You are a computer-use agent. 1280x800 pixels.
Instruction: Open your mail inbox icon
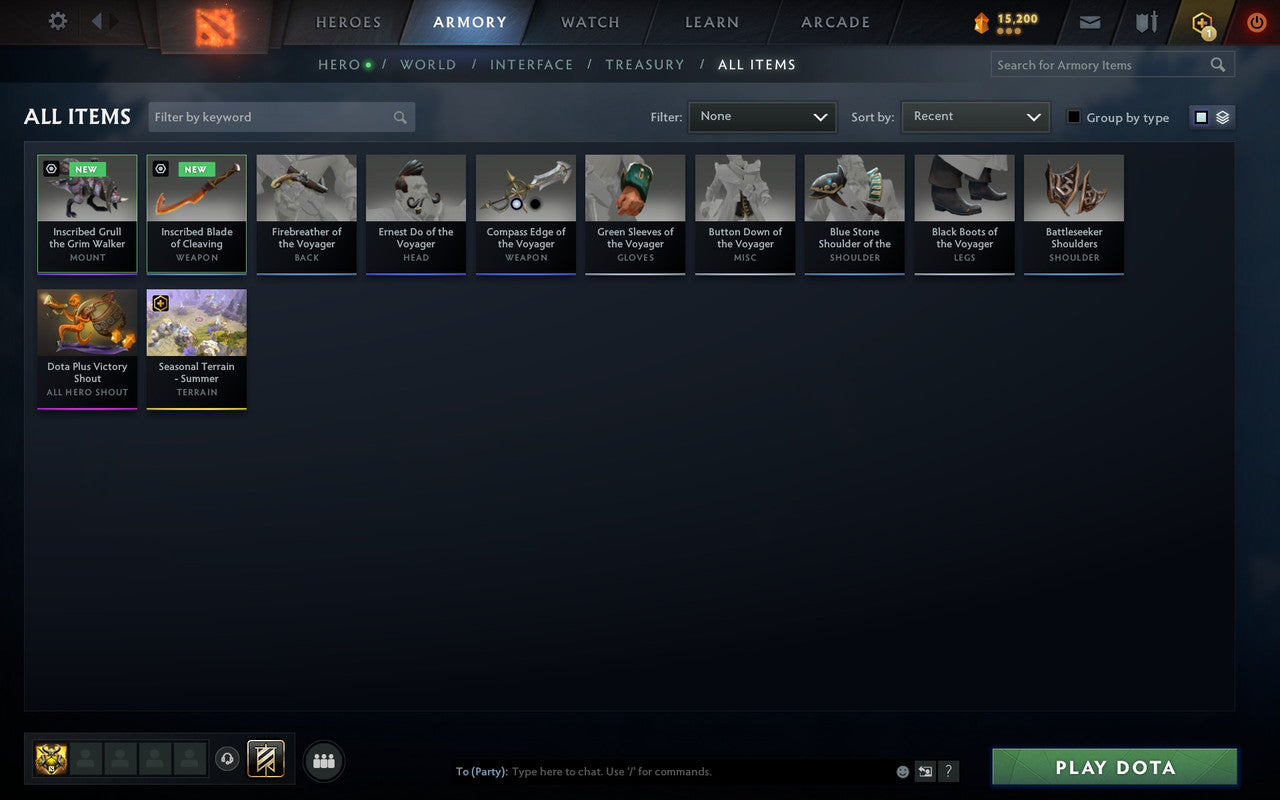pyautogui.click(x=1090, y=22)
